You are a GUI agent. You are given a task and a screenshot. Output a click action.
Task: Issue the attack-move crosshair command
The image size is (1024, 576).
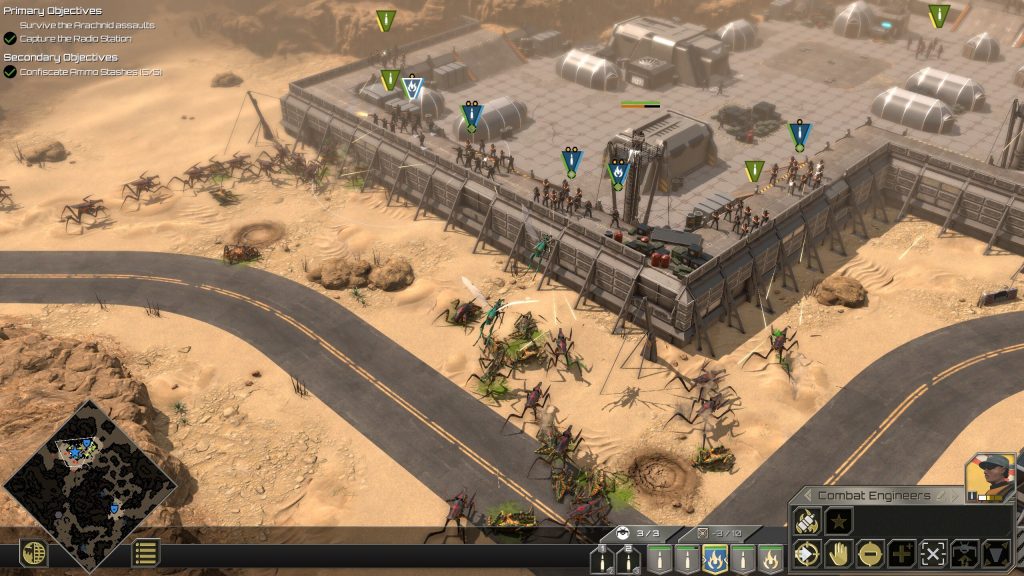click(x=807, y=553)
